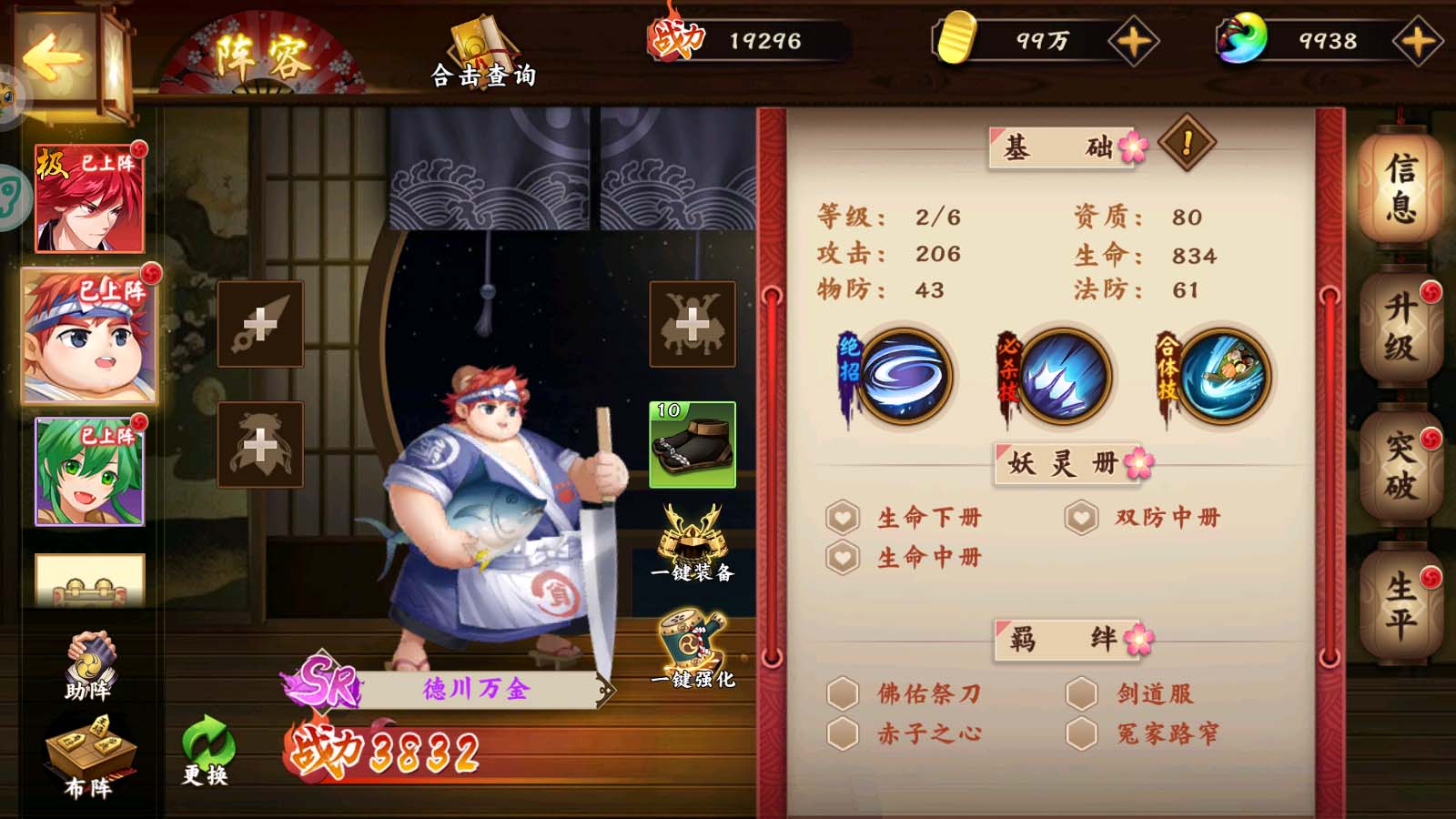
Task: Select the red-haired hero portrait
Action: pyautogui.click(x=89, y=199)
